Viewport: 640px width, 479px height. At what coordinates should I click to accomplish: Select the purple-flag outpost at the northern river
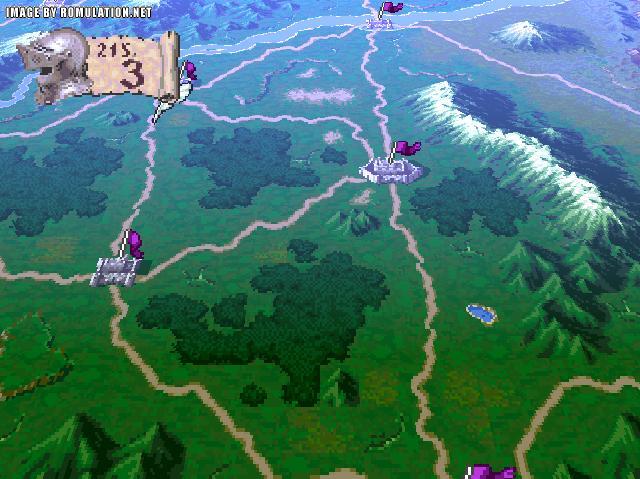[382, 17]
